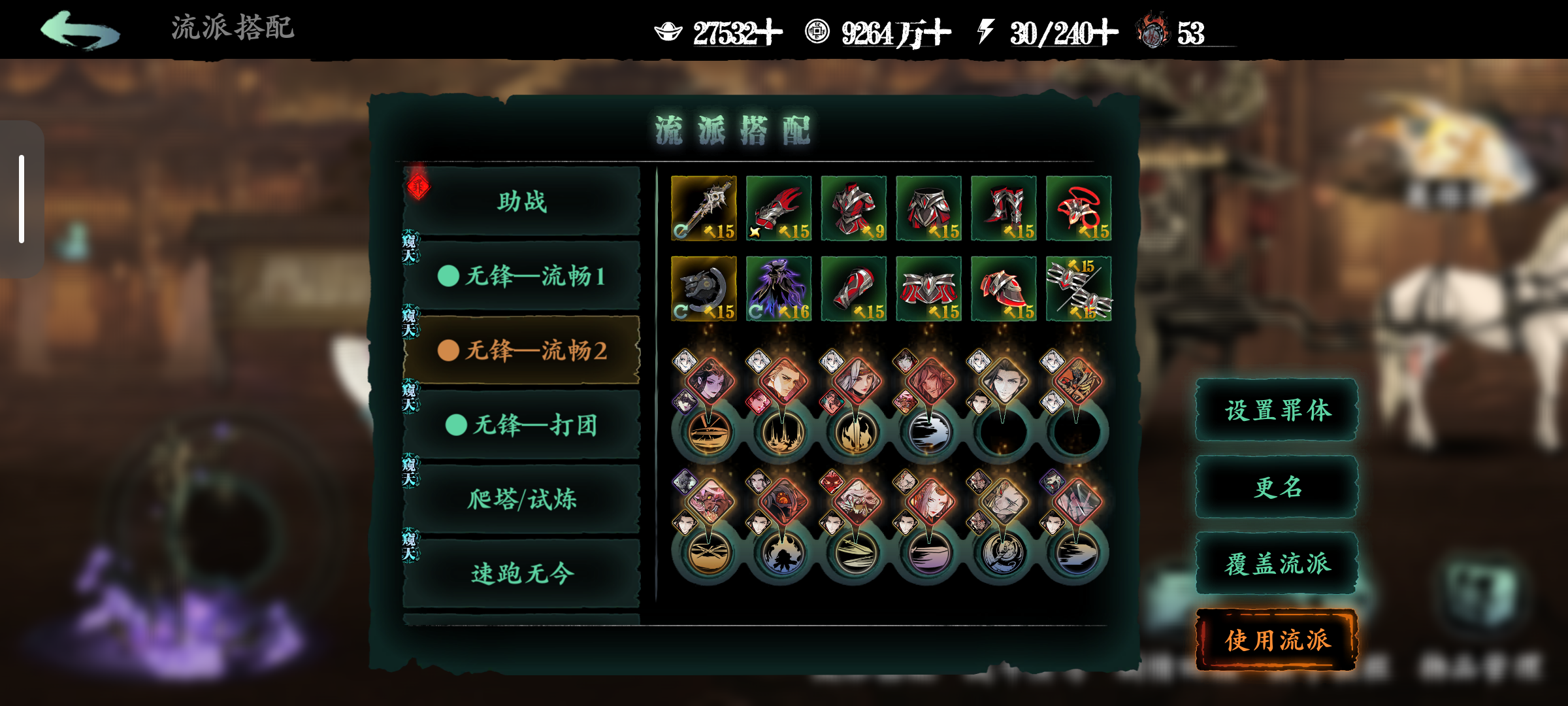Open 设置罪体 settings
Viewport: 1568px width, 706px height.
1277,411
